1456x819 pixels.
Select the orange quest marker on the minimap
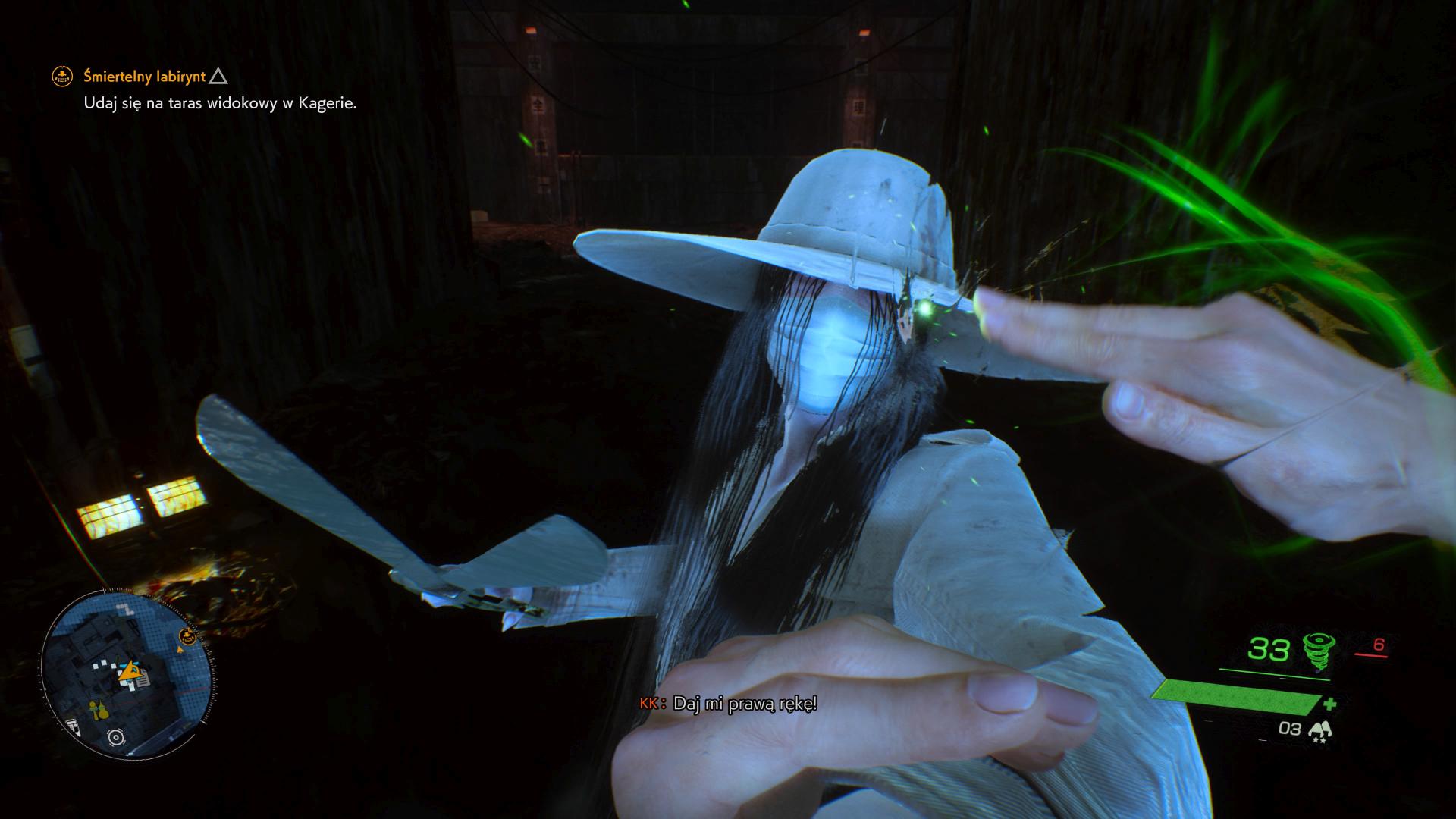pyautogui.click(x=187, y=635)
